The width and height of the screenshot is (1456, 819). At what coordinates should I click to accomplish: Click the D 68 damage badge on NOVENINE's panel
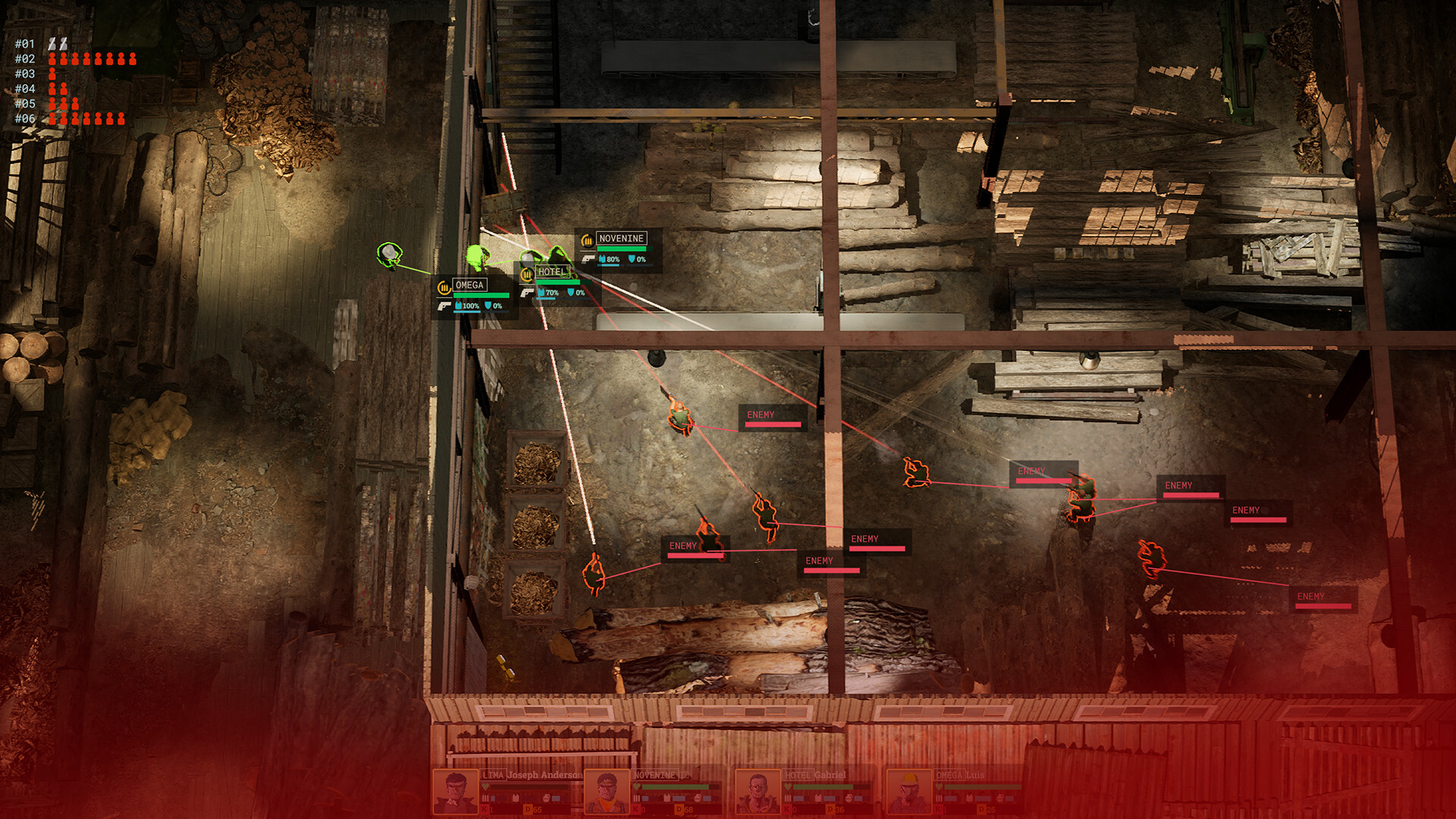(x=680, y=809)
